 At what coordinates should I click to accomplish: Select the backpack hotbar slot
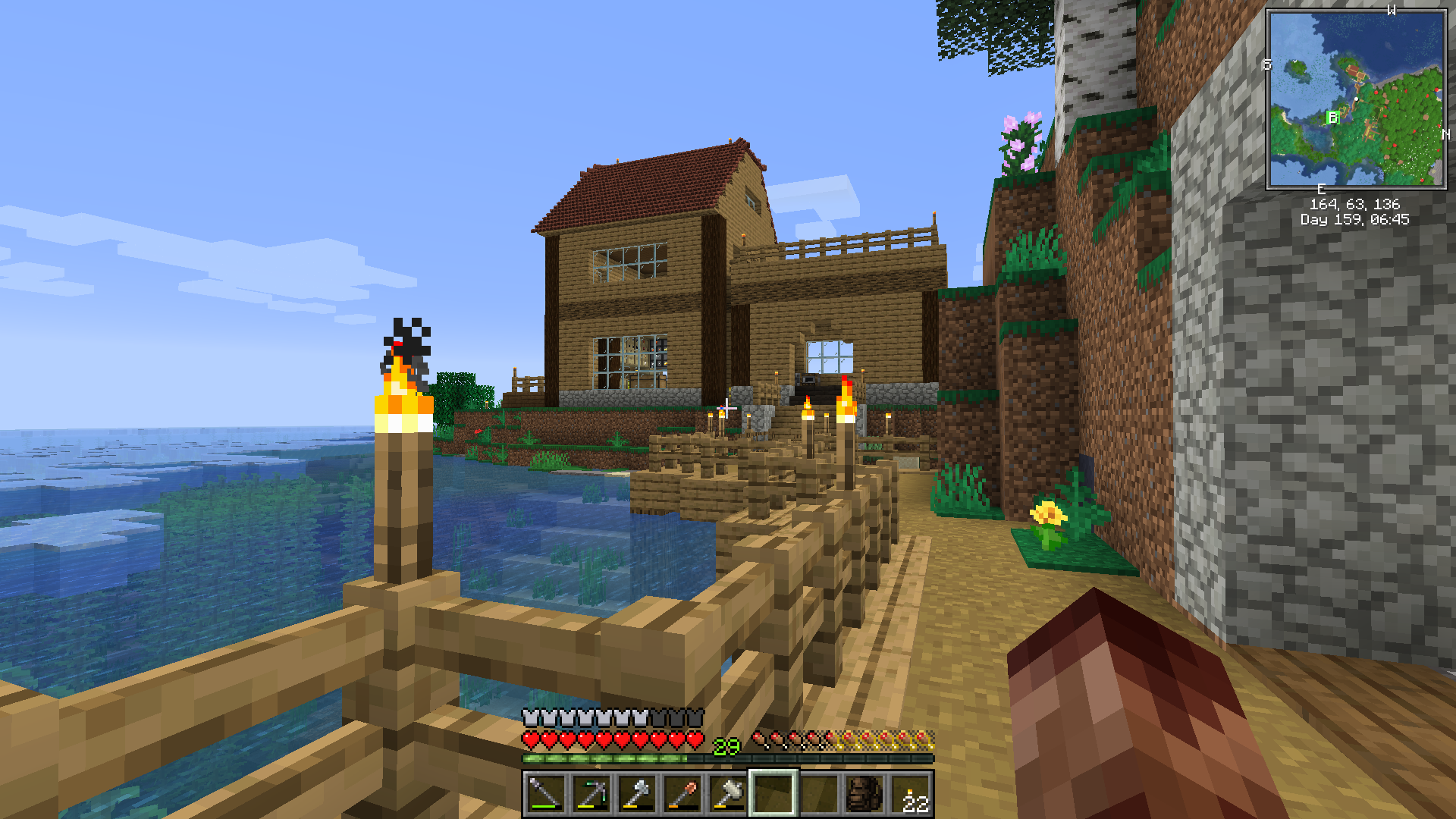[x=864, y=794]
